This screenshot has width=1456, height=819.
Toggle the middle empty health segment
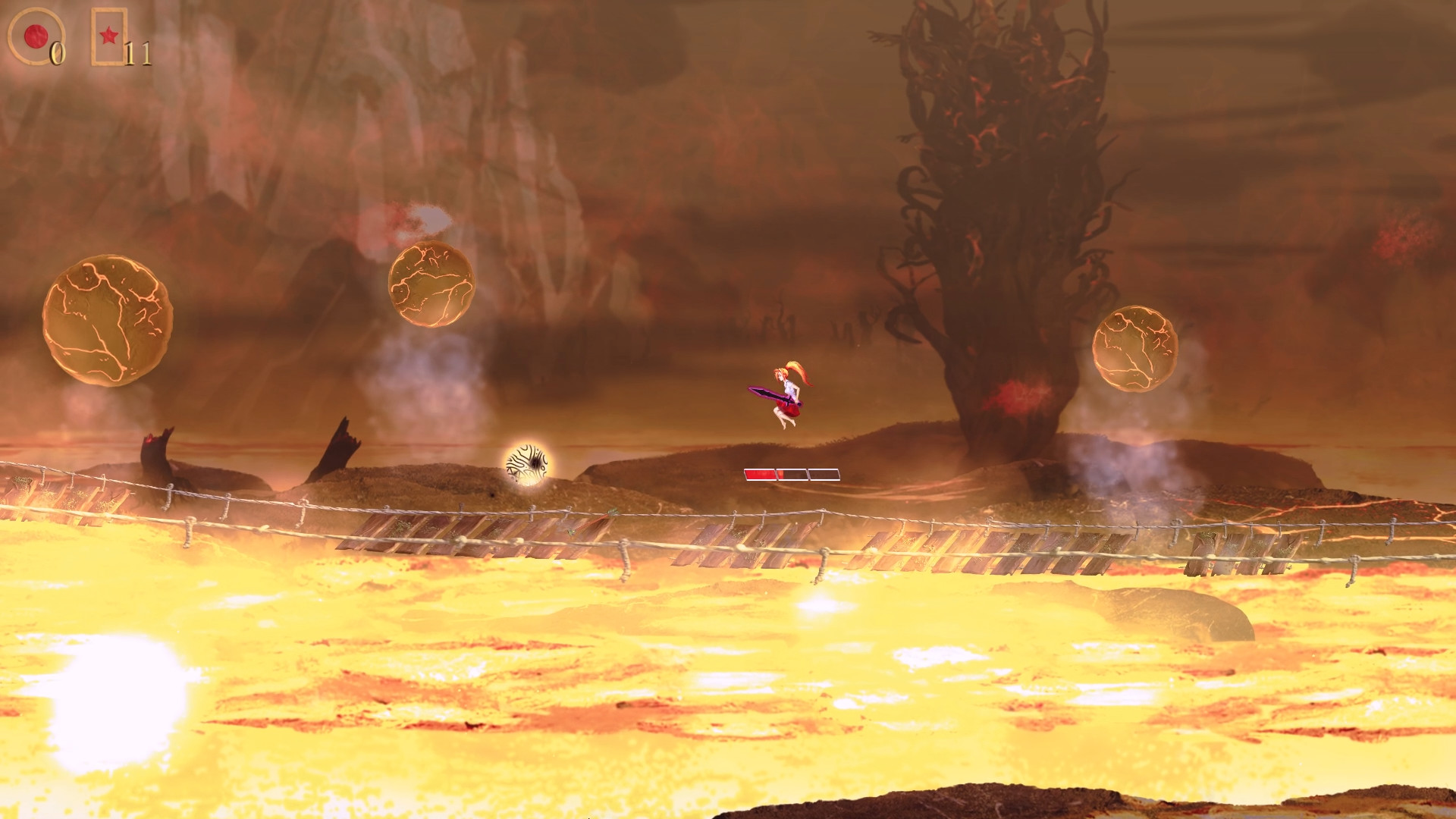(792, 472)
